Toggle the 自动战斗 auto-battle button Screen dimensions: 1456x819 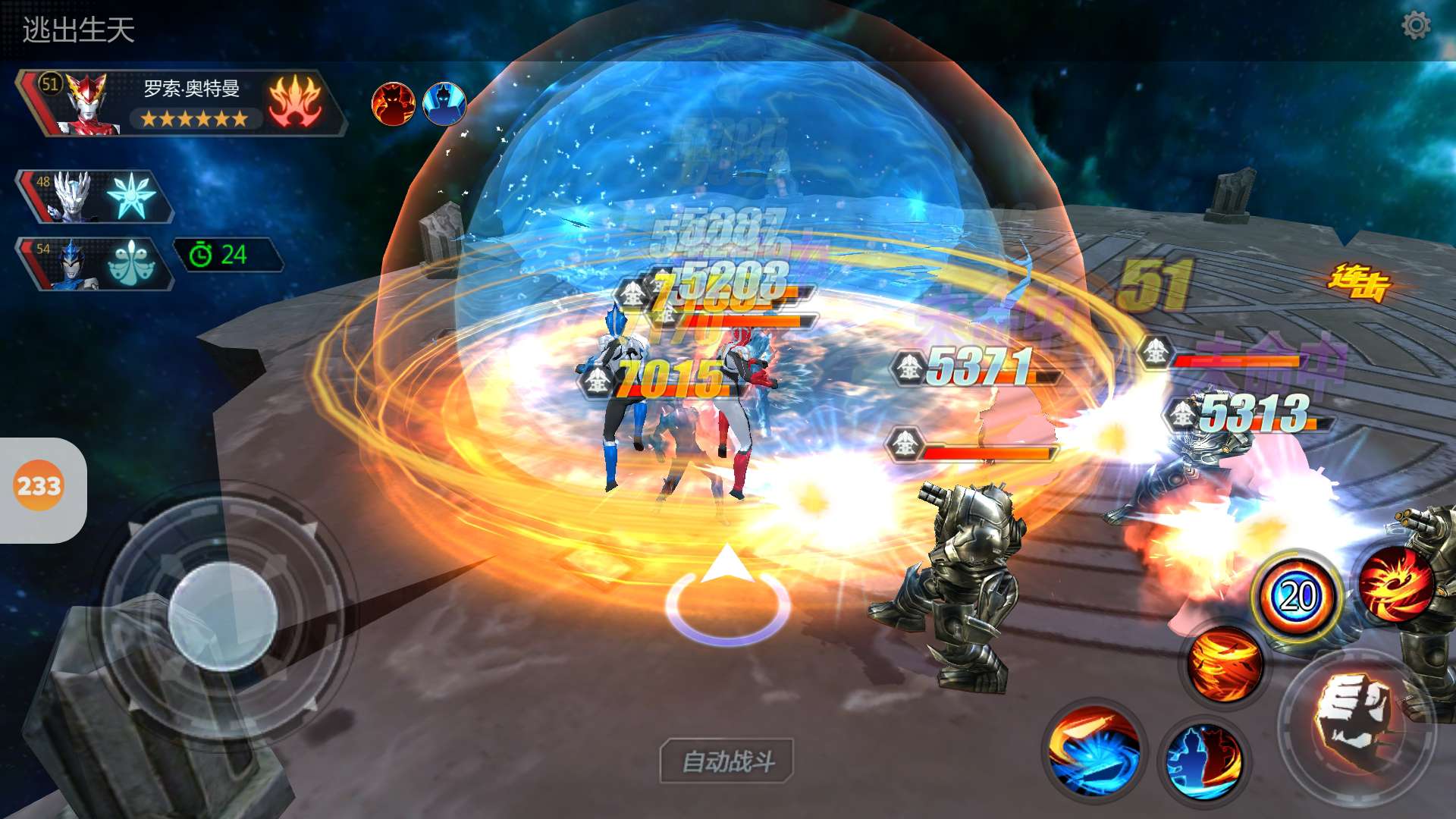pyautogui.click(x=727, y=761)
